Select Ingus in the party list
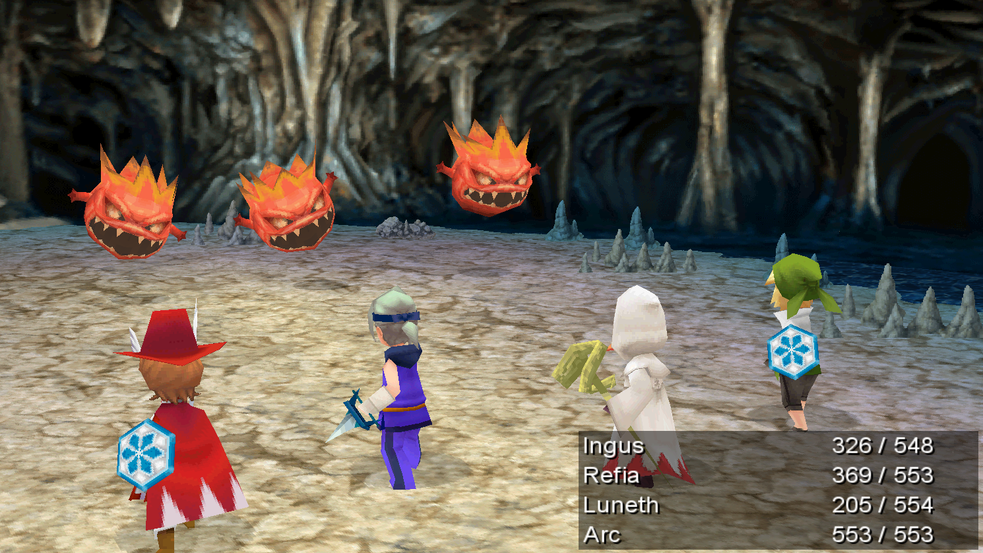The image size is (983, 553). click(x=613, y=446)
